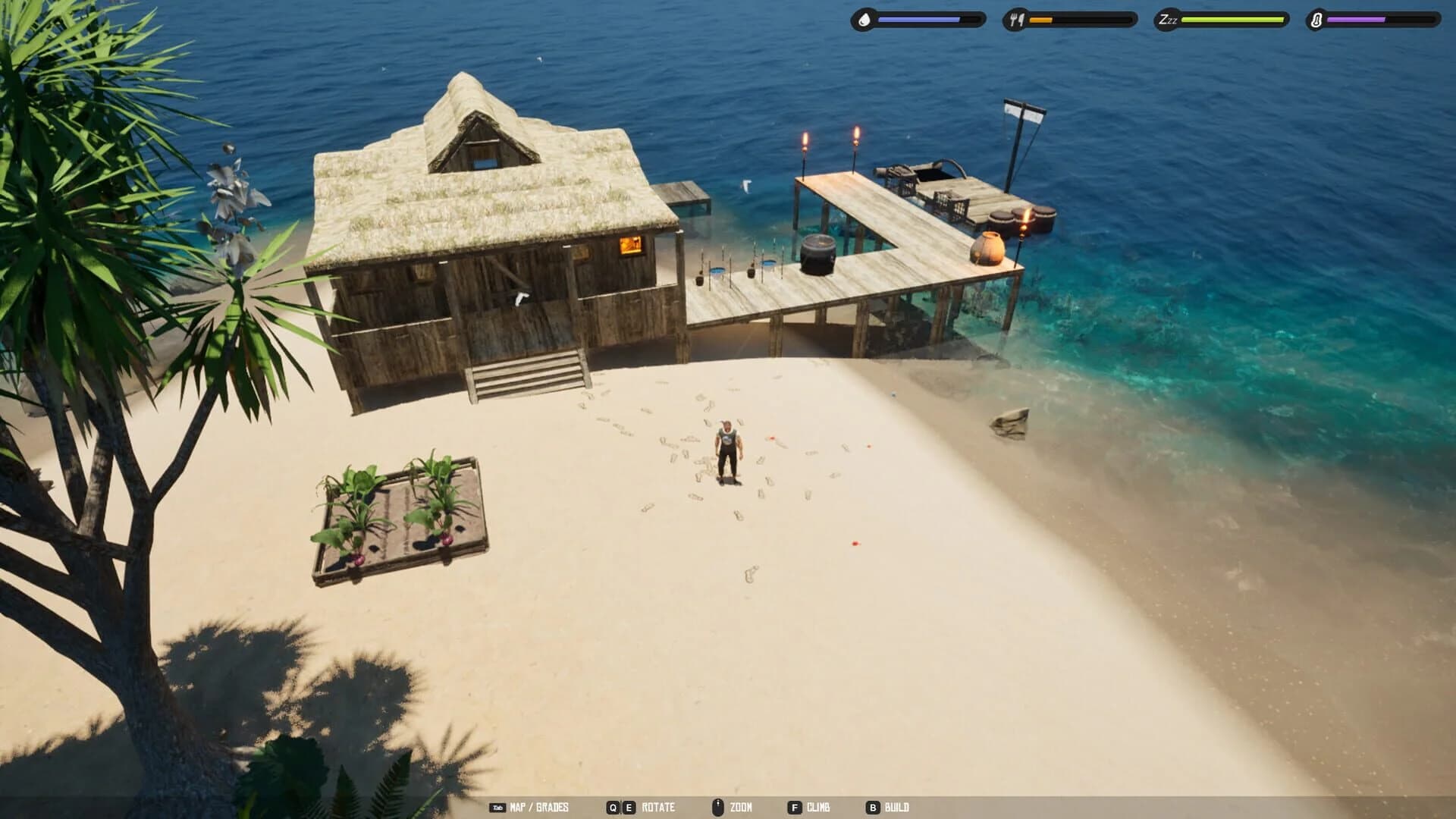
Task: Click the thermometer temperature icon
Action: 1316,20
